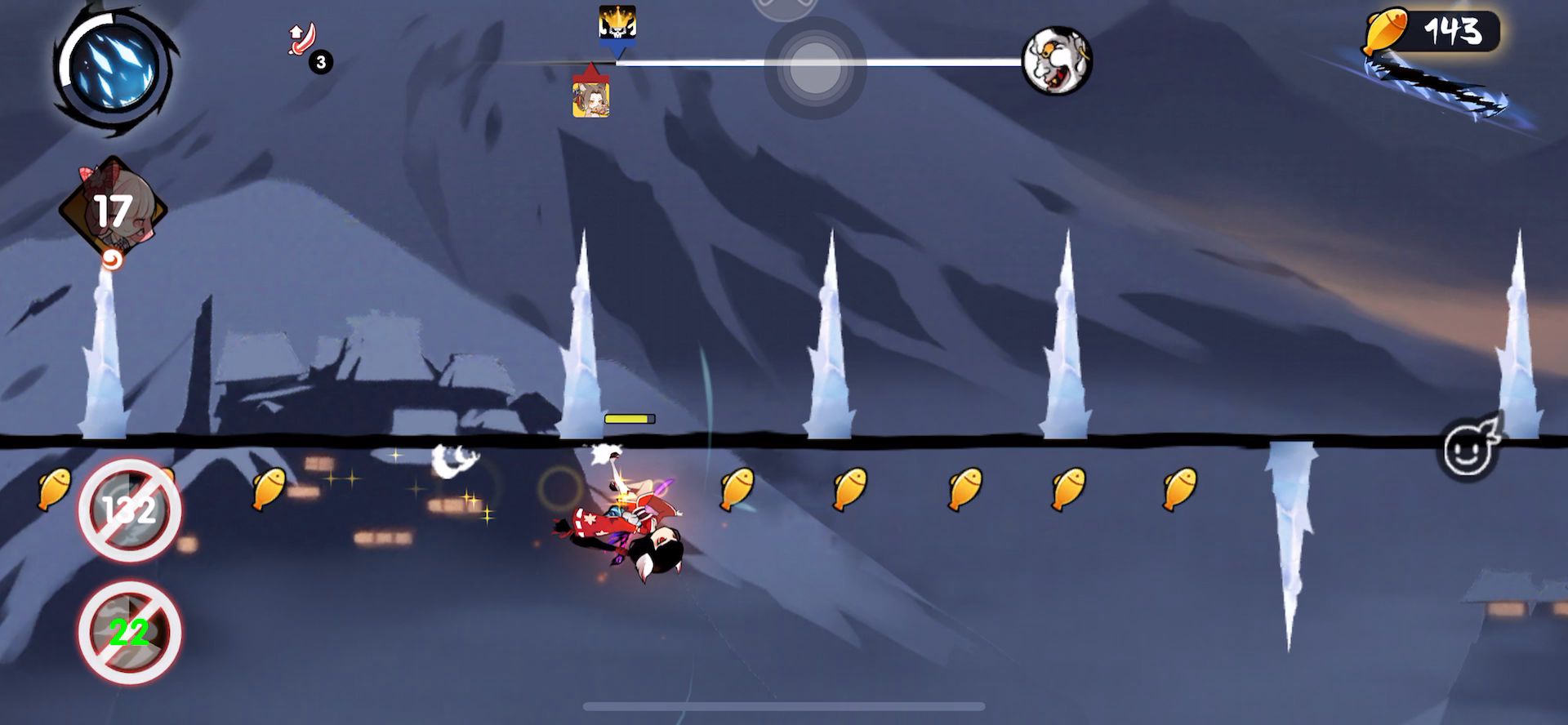Screen dimensions: 1568x725
Task: Tap the disabled skill showing green 22
Action: point(130,632)
